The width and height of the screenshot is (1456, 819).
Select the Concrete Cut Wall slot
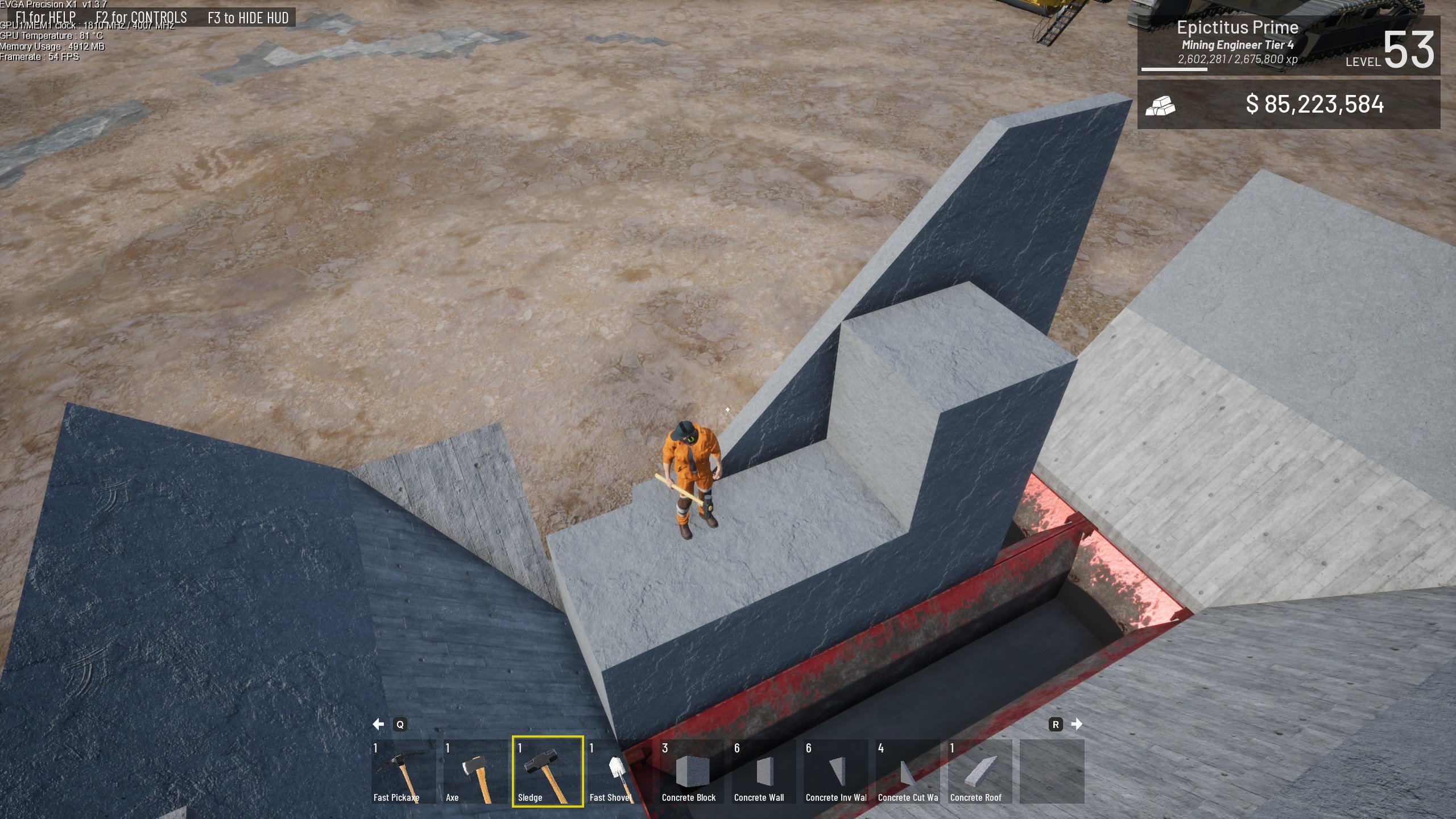pyautogui.click(x=908, y=771)
